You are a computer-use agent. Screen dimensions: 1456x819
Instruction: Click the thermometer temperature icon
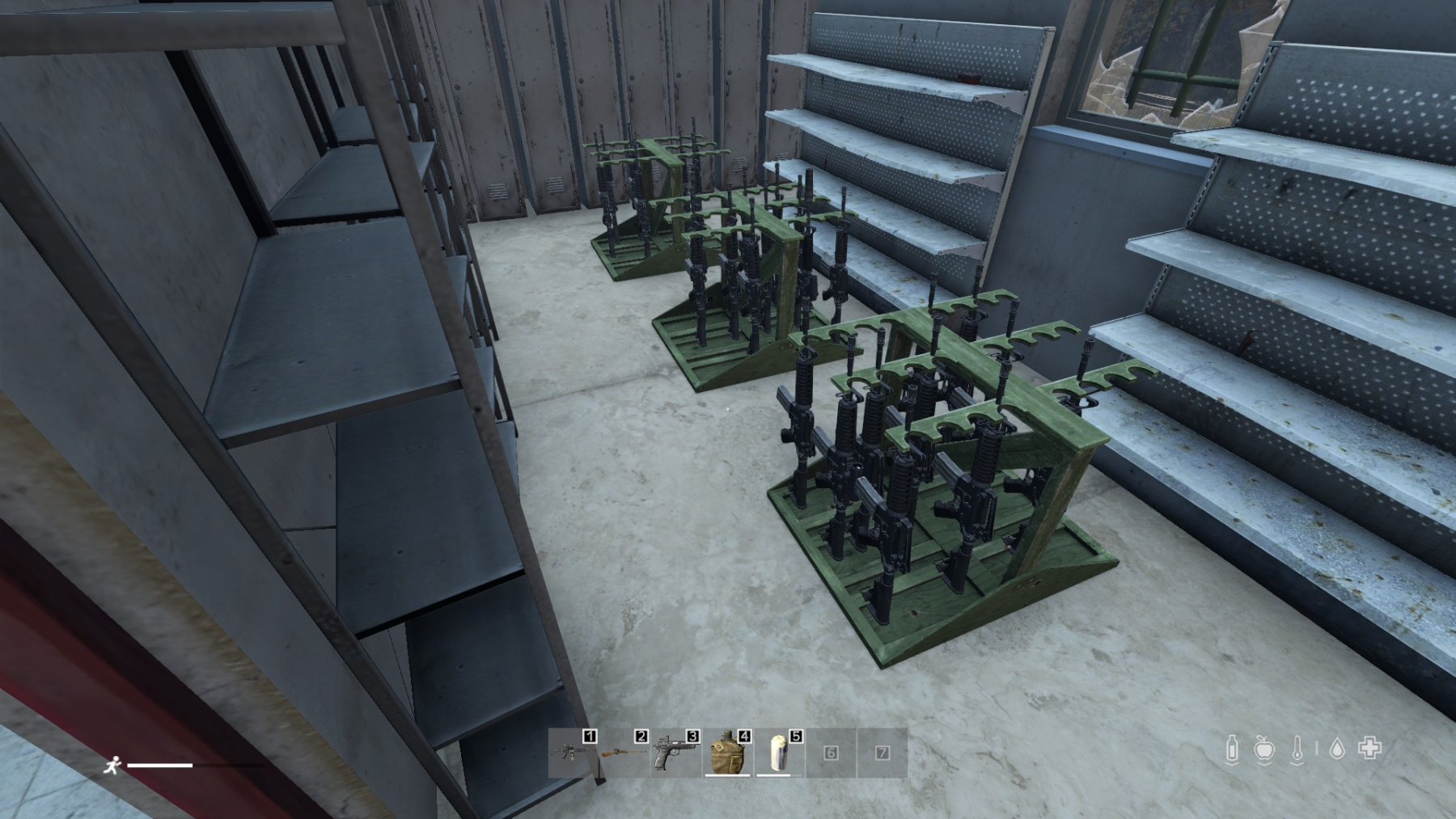click(1297, 749)
